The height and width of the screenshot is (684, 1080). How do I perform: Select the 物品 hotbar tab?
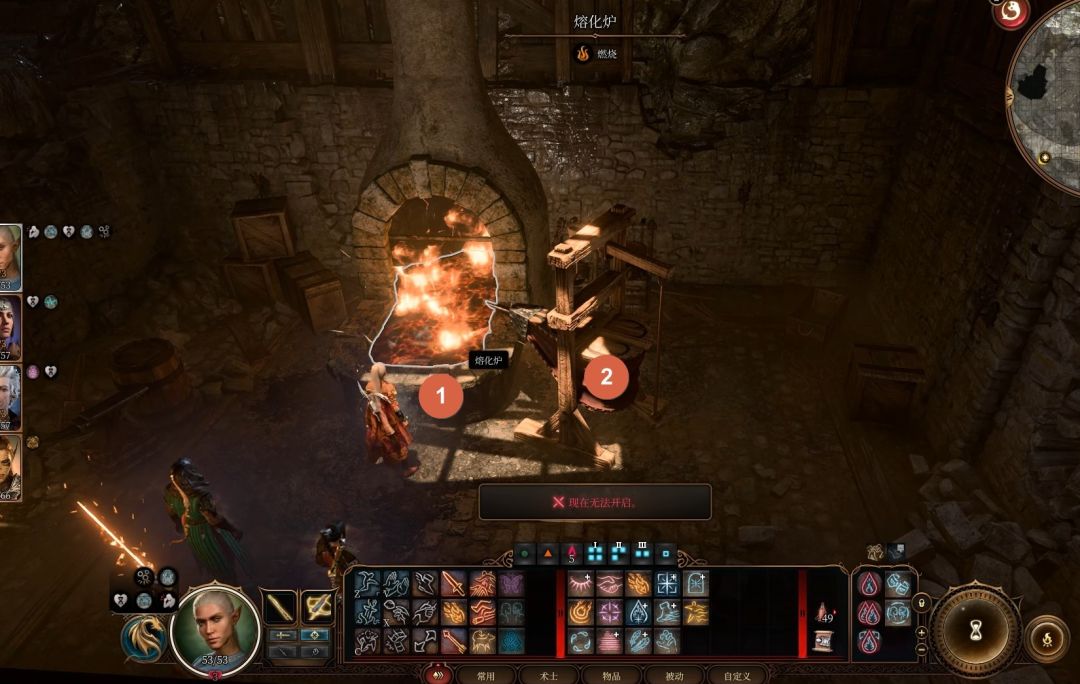click(x=612, y=676)
